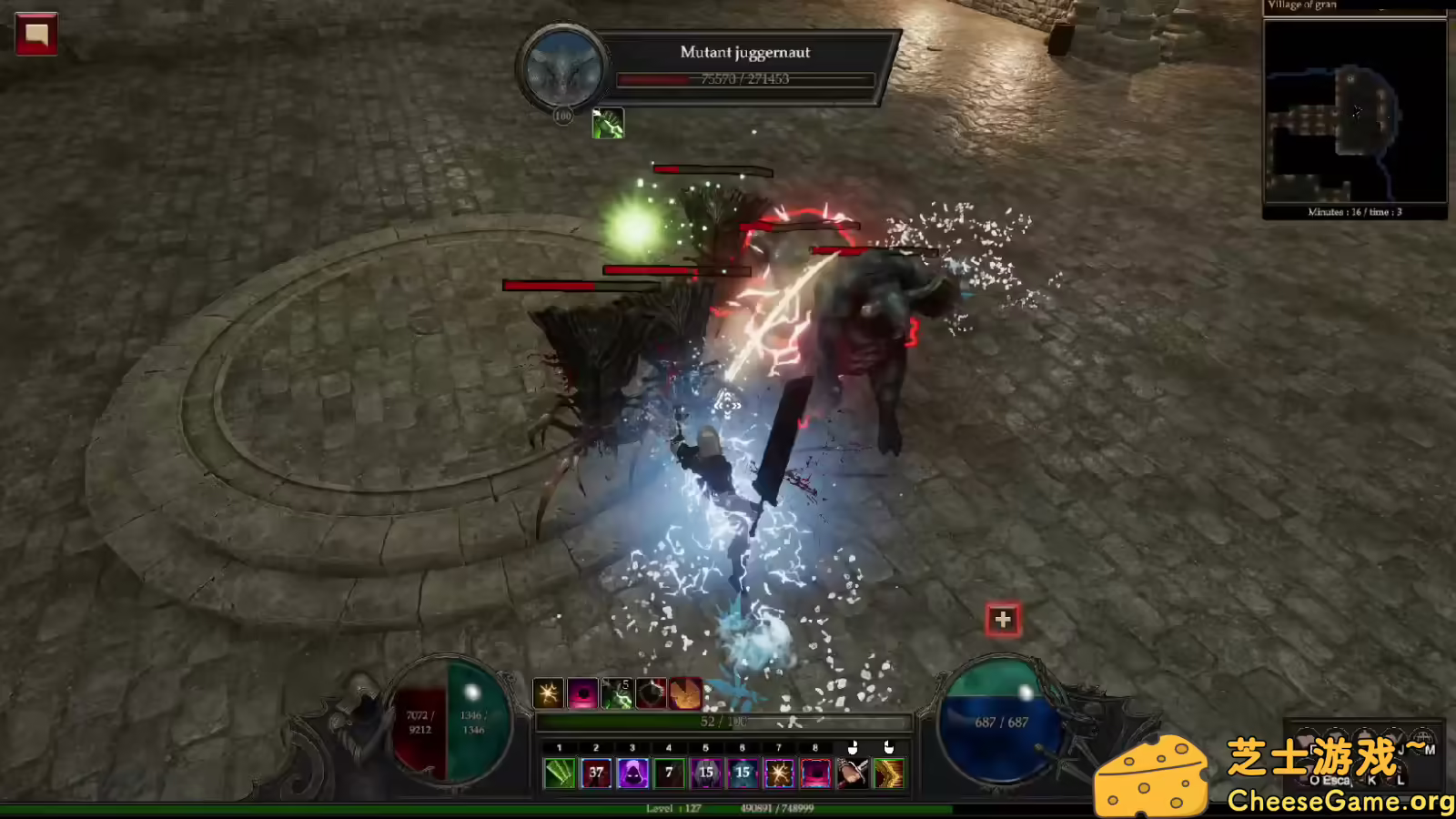Visit the CheeseGame.org link
The image size is (1456, 819).
point(1342,800)
